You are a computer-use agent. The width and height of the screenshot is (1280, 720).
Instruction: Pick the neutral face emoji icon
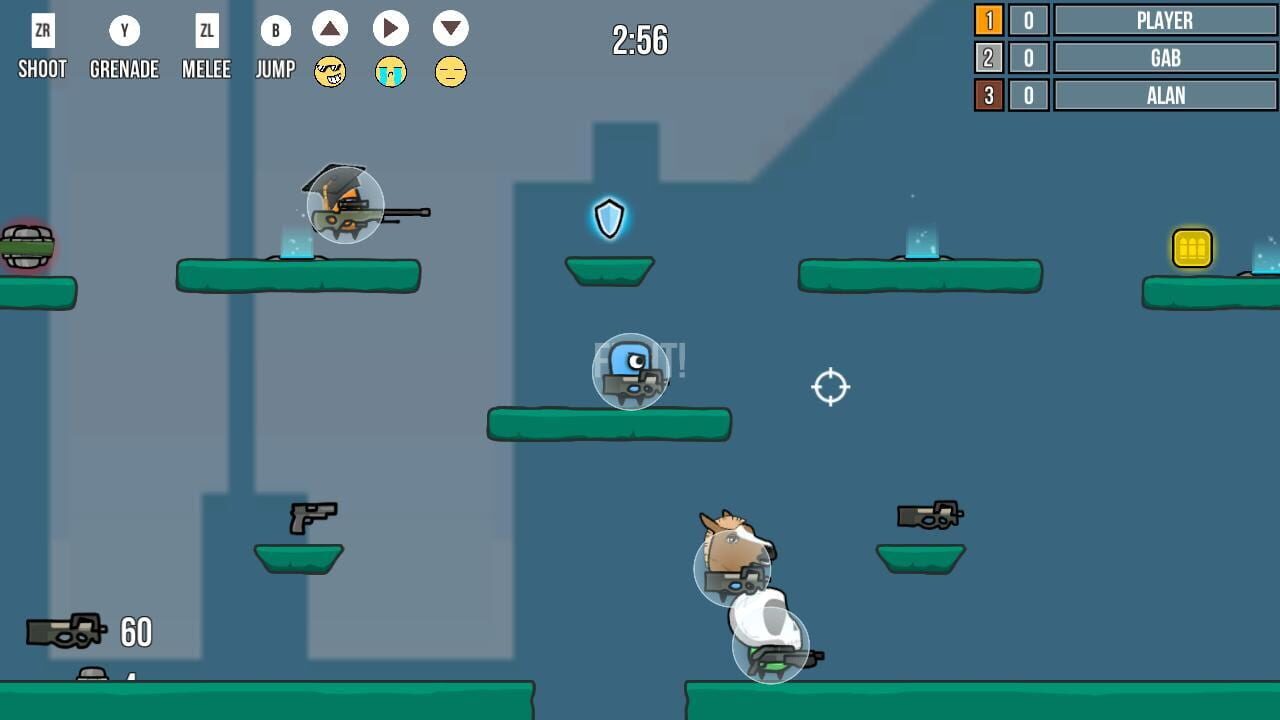coord(451,72)
